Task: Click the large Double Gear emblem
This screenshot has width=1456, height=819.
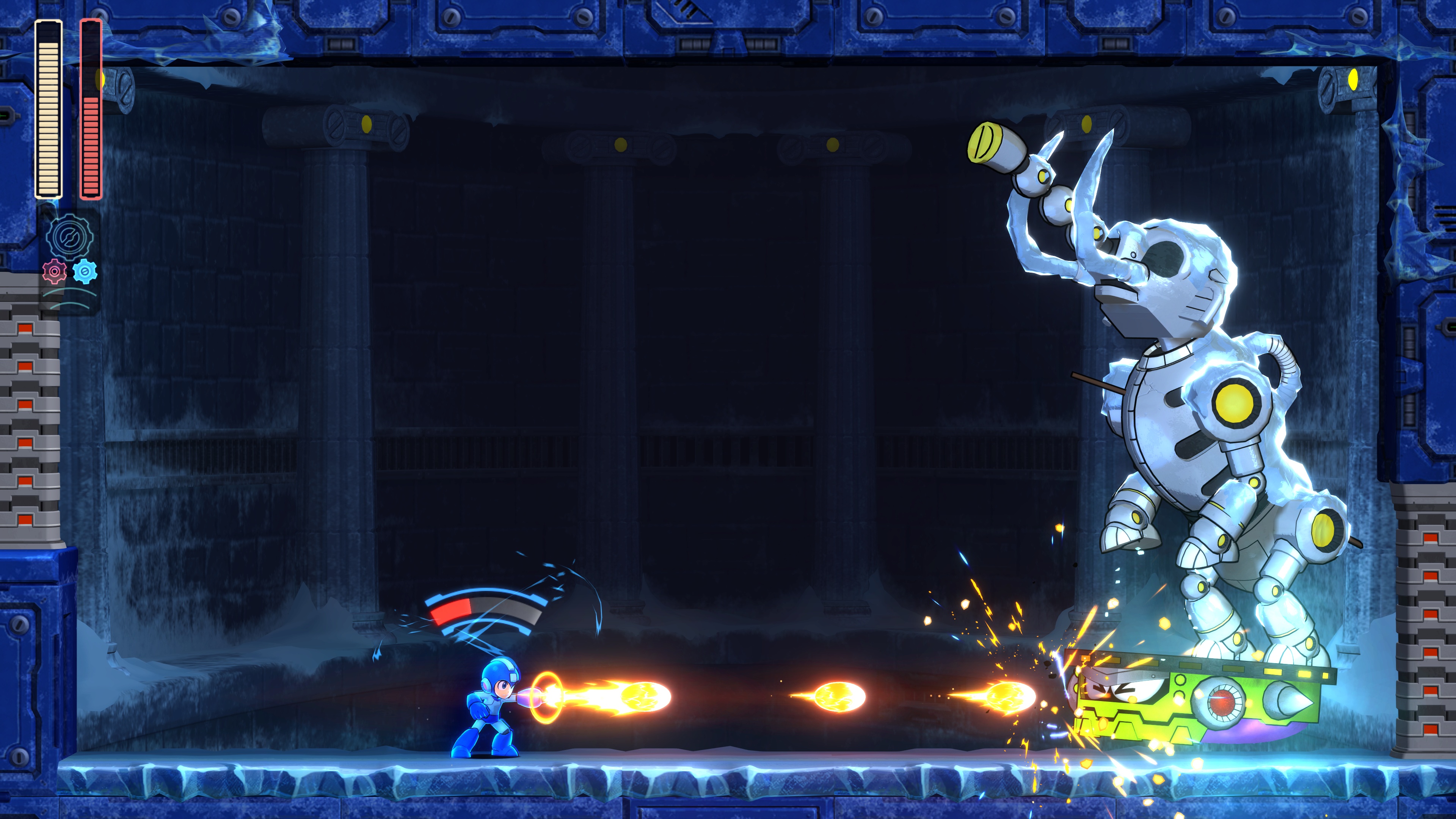Action: 69,237
